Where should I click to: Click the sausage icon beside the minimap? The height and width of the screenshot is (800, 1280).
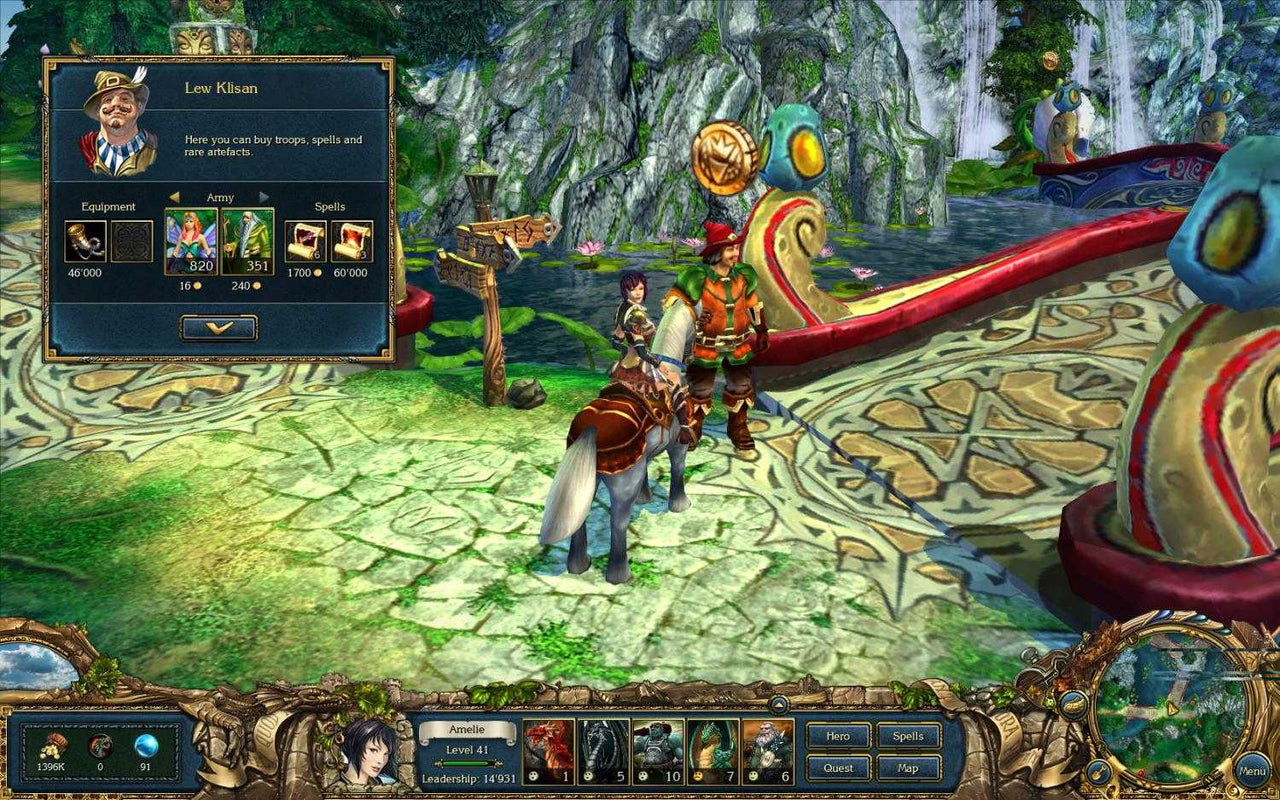pyautogui.click(x=1074, y=704)
